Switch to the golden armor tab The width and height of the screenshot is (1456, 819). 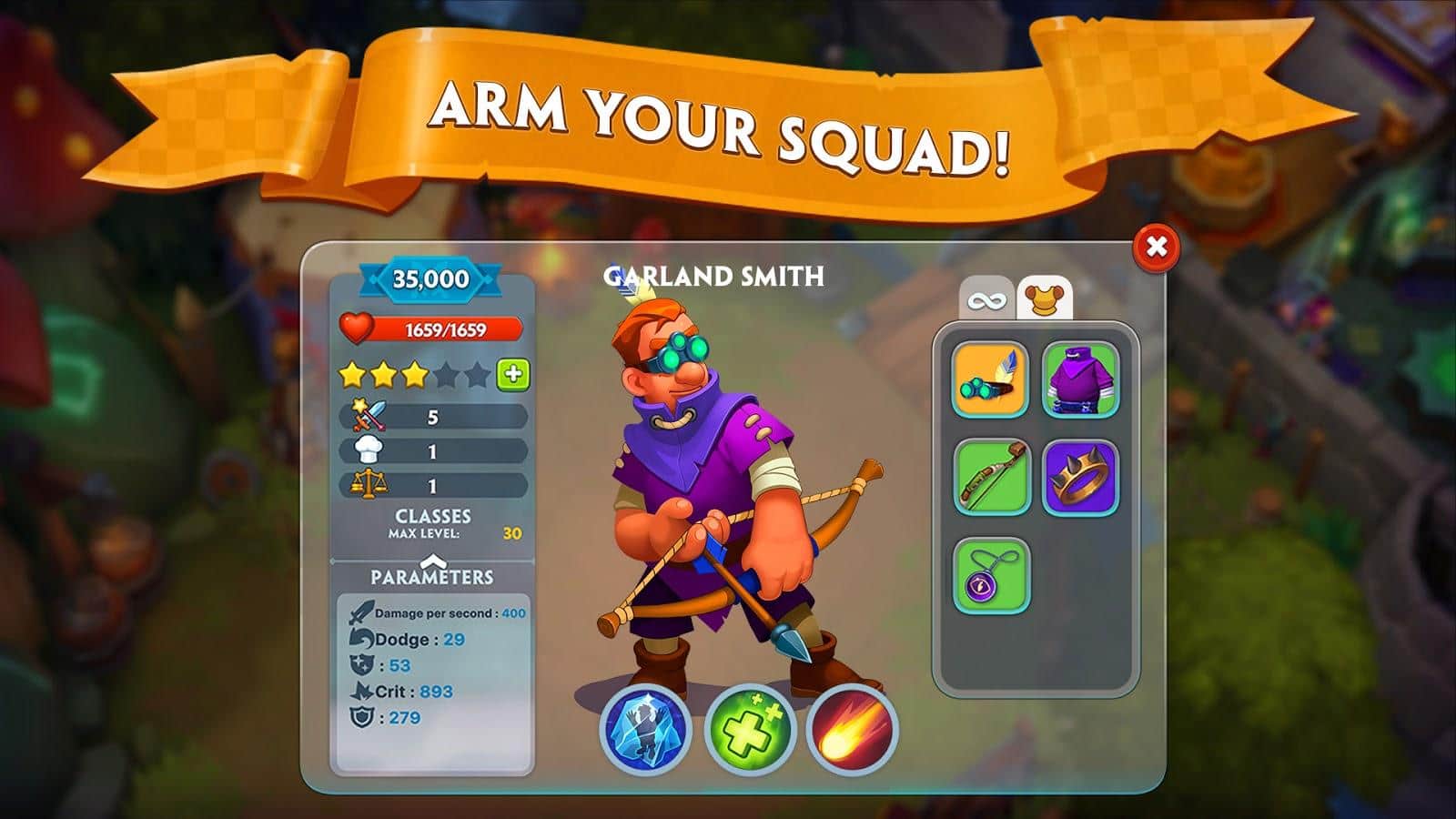[1044, 298]
